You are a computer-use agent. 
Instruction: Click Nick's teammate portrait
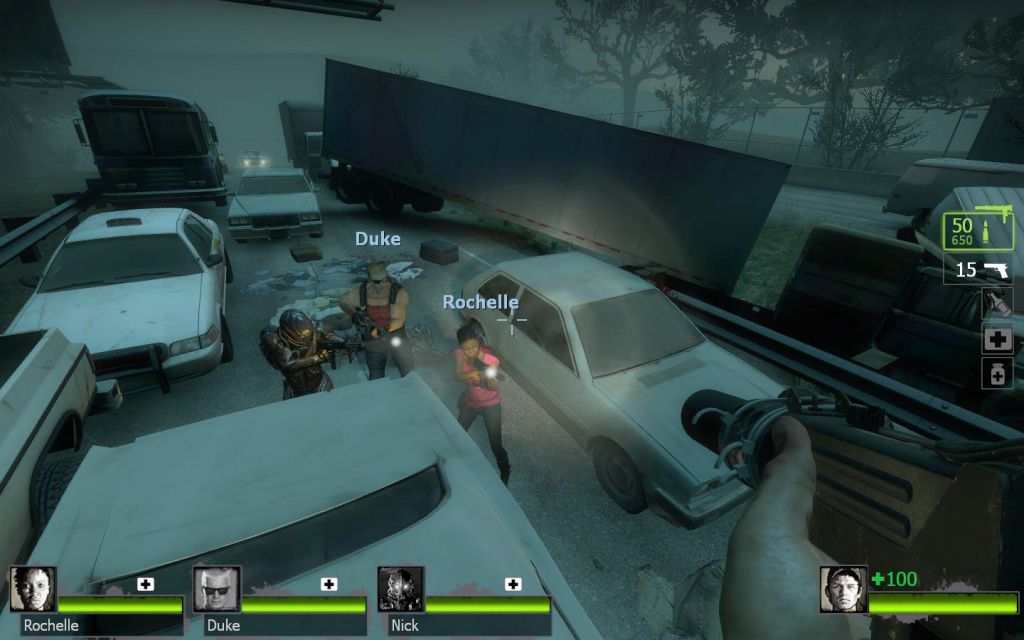(400, 590)
